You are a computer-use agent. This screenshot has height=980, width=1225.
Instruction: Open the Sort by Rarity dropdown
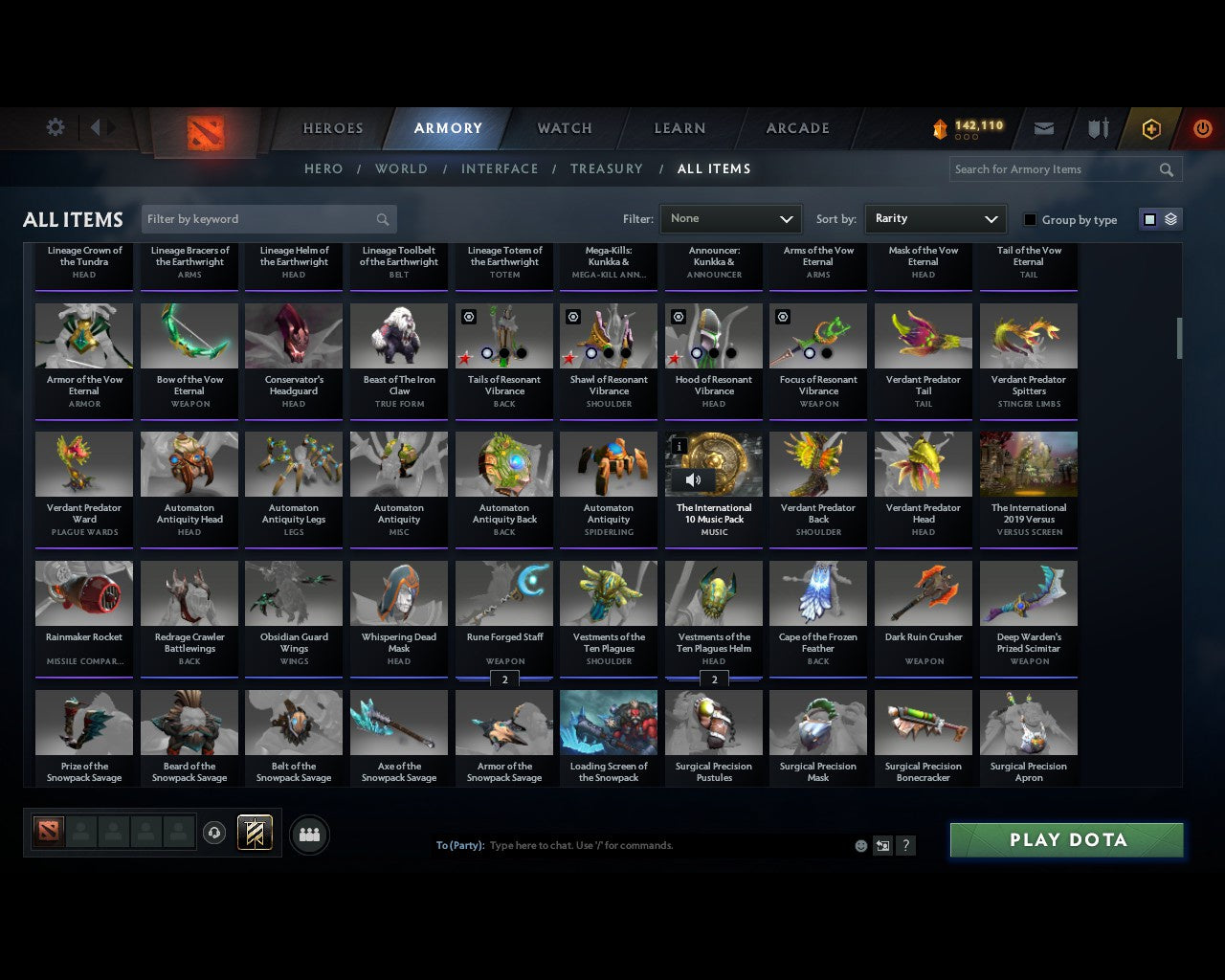[935, 219]
